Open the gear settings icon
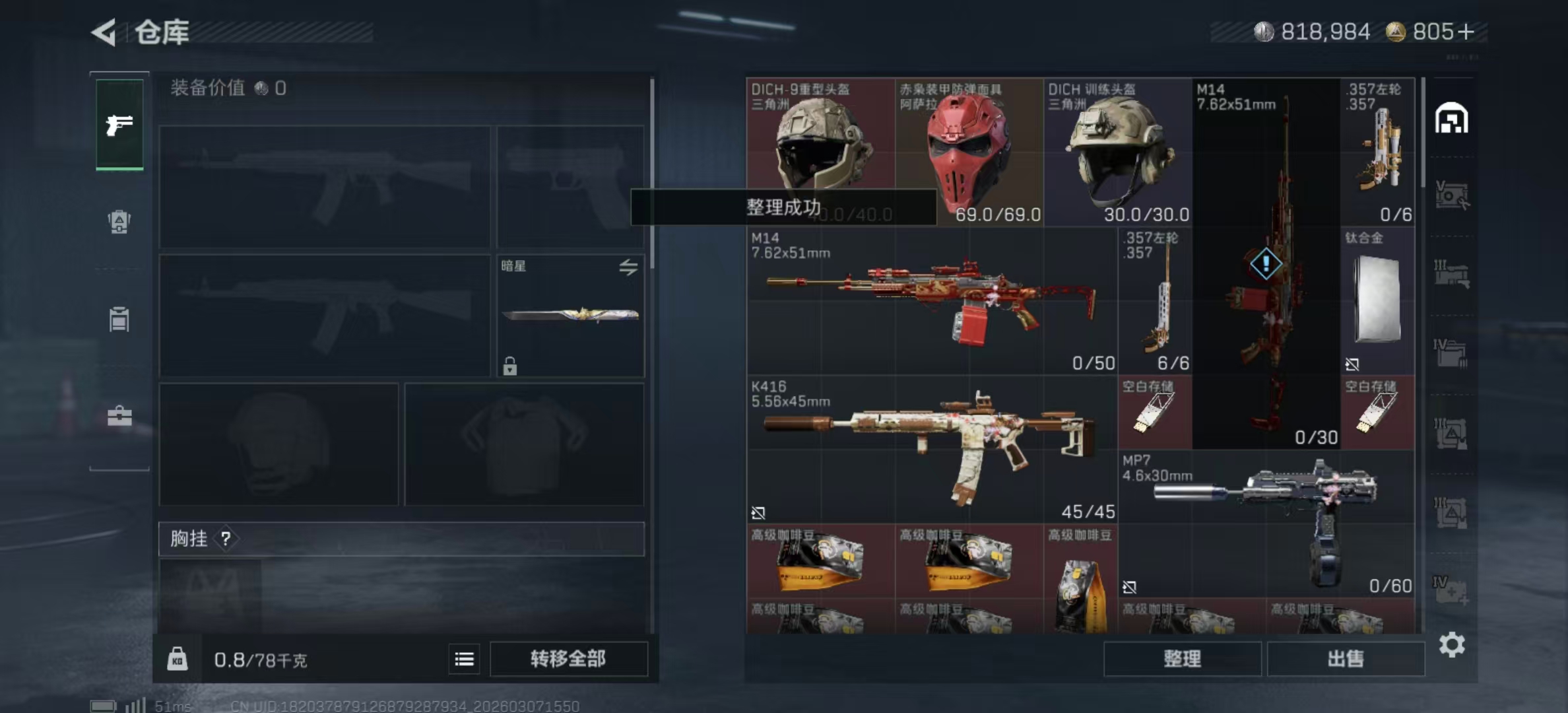Image resolution: width=1568 pixels, height=713 pixels. [1452, 644]
